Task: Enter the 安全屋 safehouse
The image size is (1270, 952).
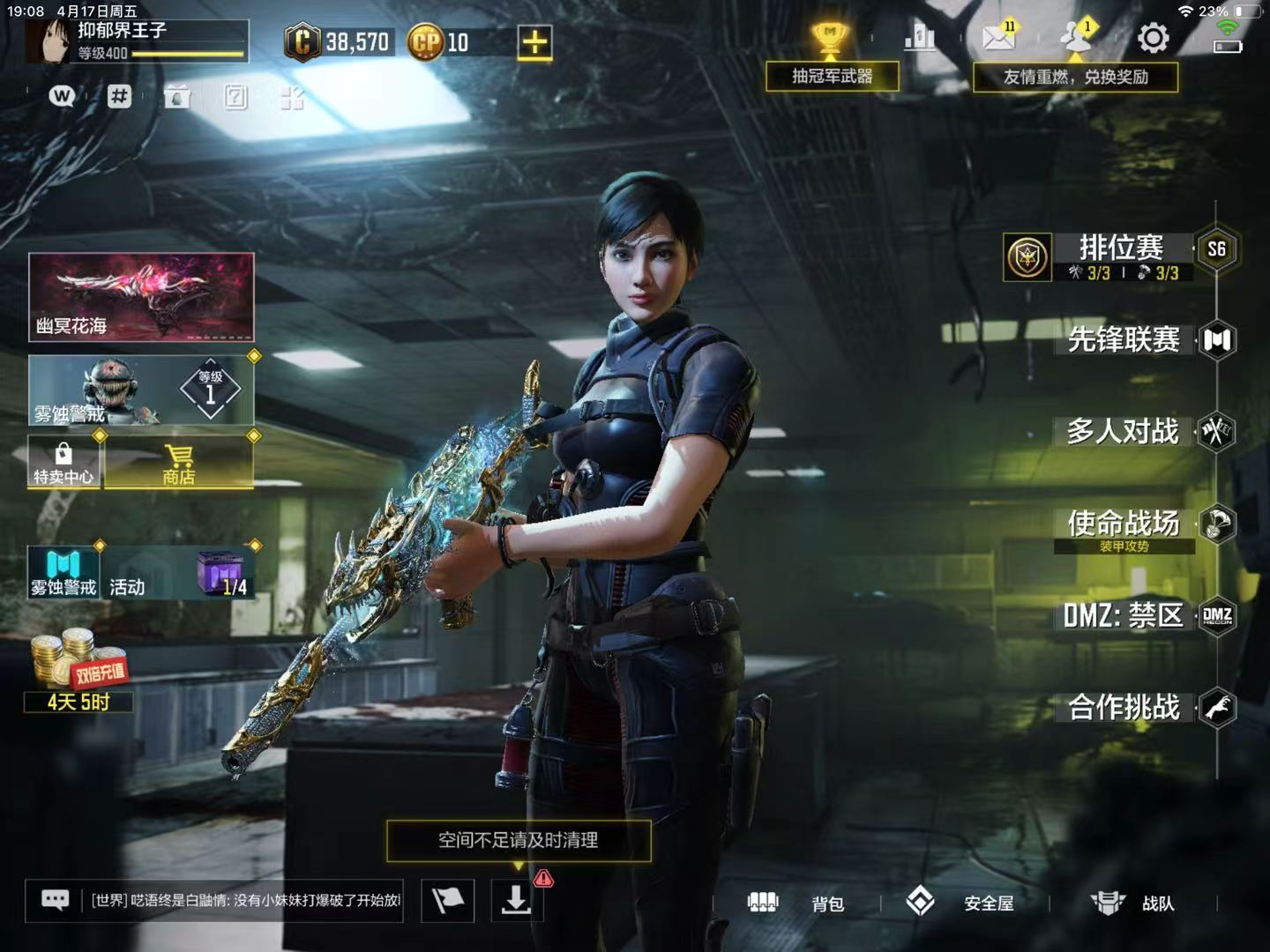Action: pos(960,903)
